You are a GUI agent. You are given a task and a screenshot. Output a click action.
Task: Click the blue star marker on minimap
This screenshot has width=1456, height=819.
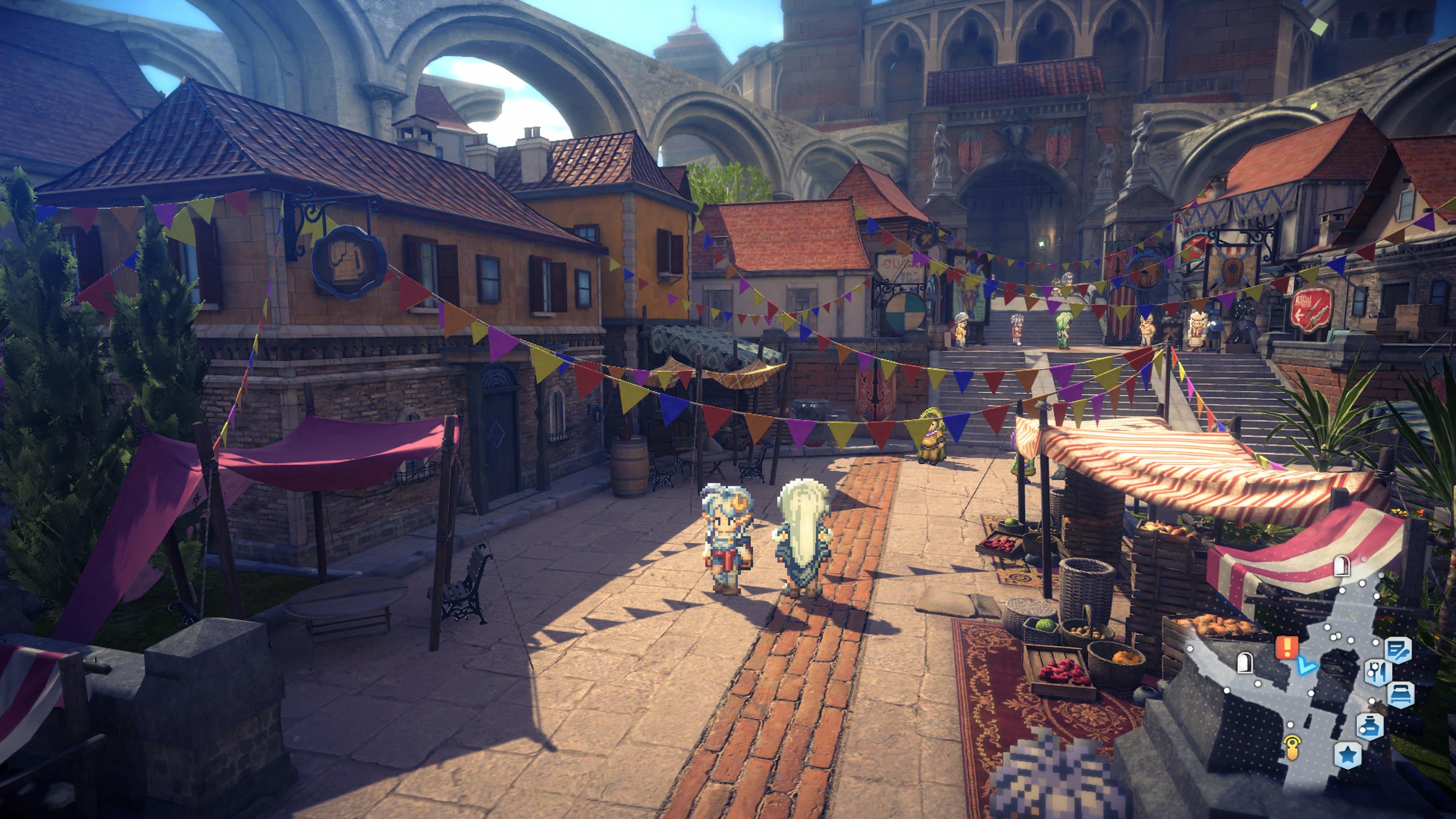pos(1348,754)
